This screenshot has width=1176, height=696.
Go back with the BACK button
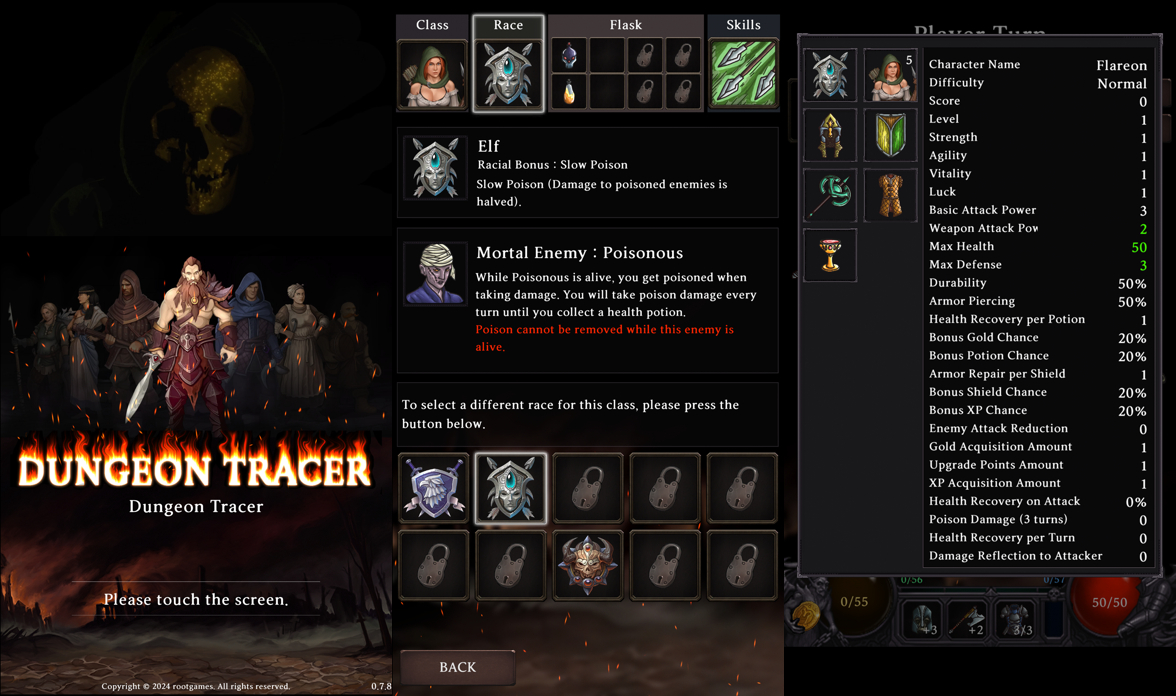click(x=458, y=667)
